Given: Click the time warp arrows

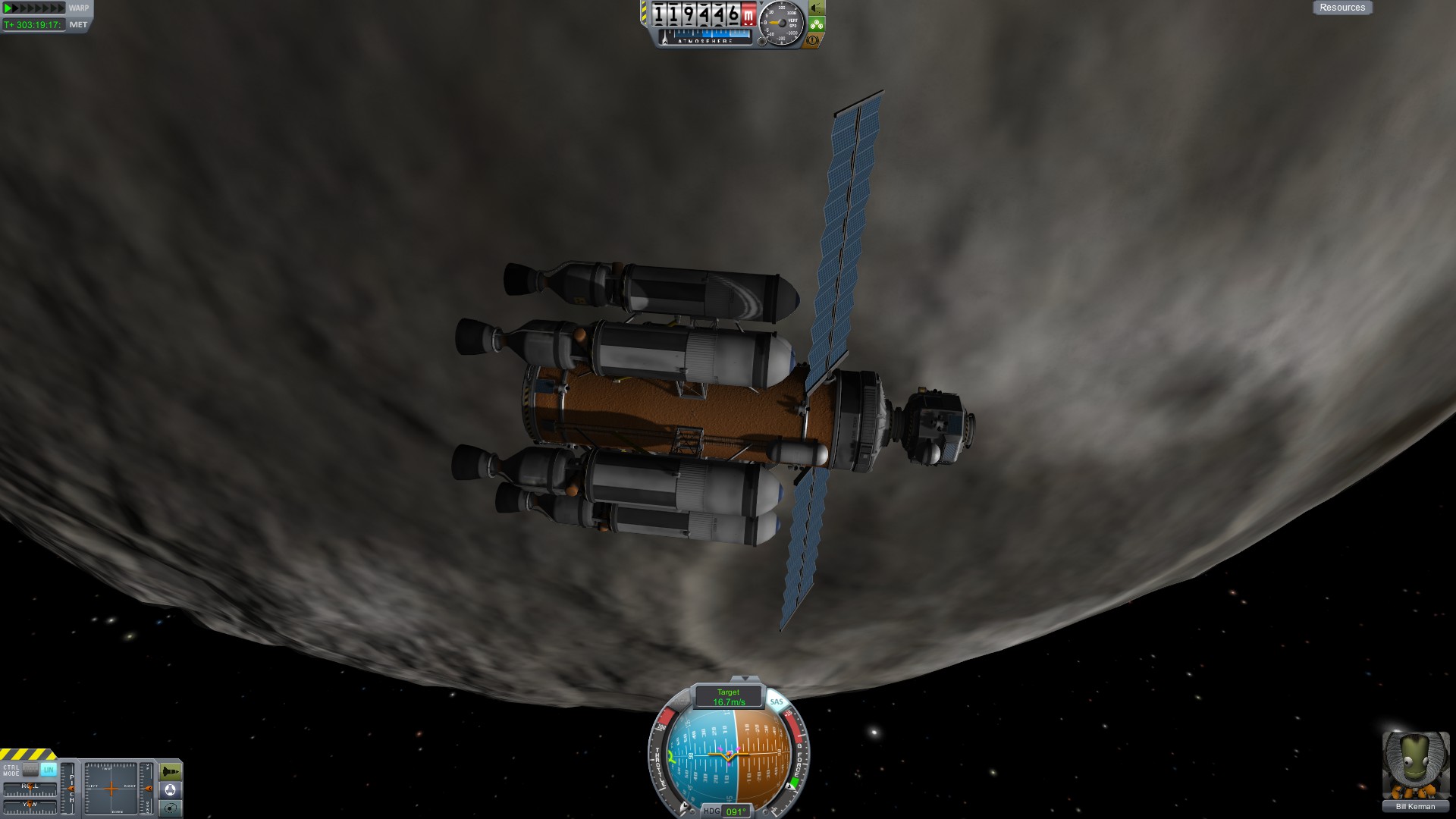Looking at the screenshot, I should pos(33,8).
